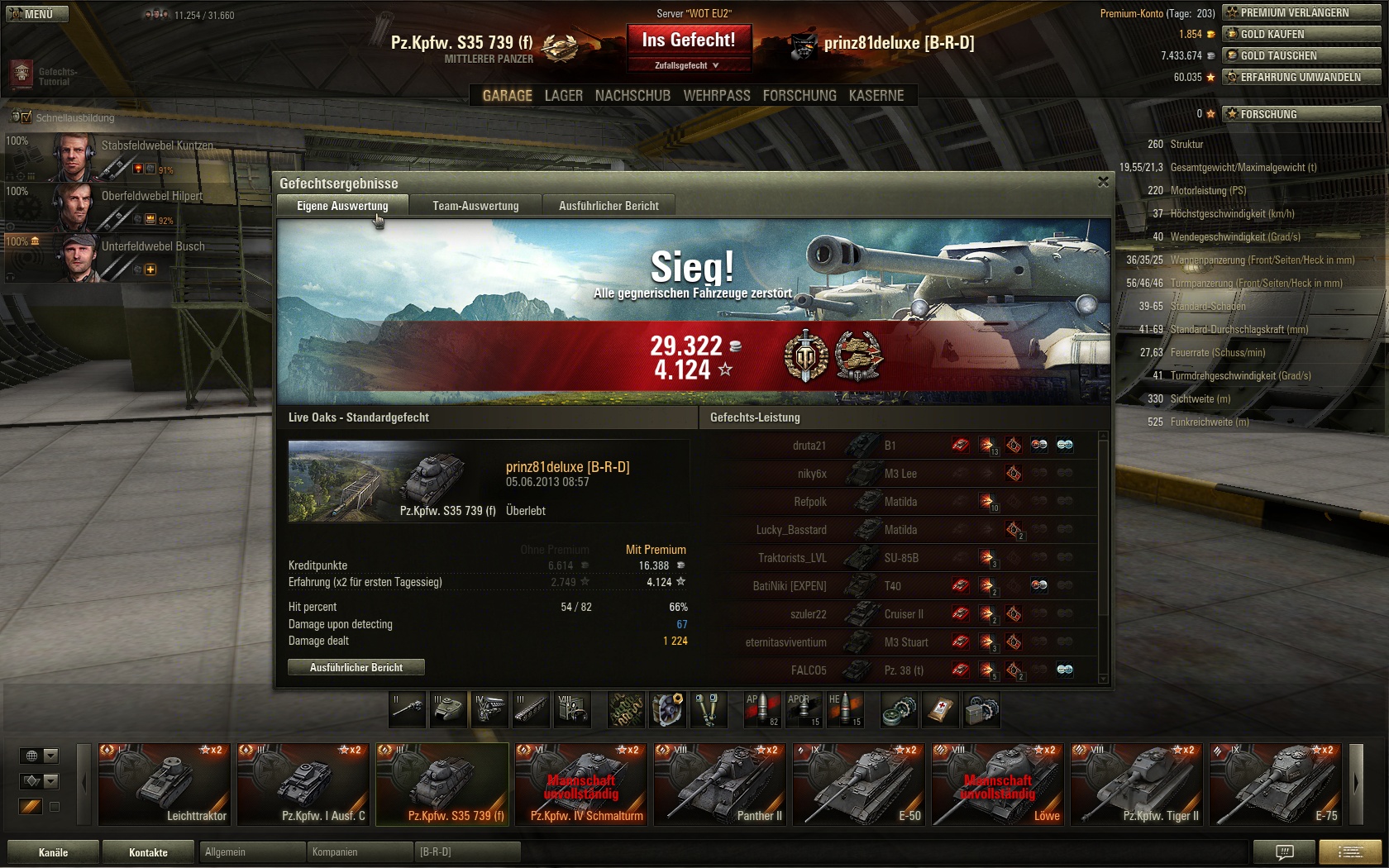Open the MENU button
The width and height of the screenshot is (1389, 868).
pos(35,14)
